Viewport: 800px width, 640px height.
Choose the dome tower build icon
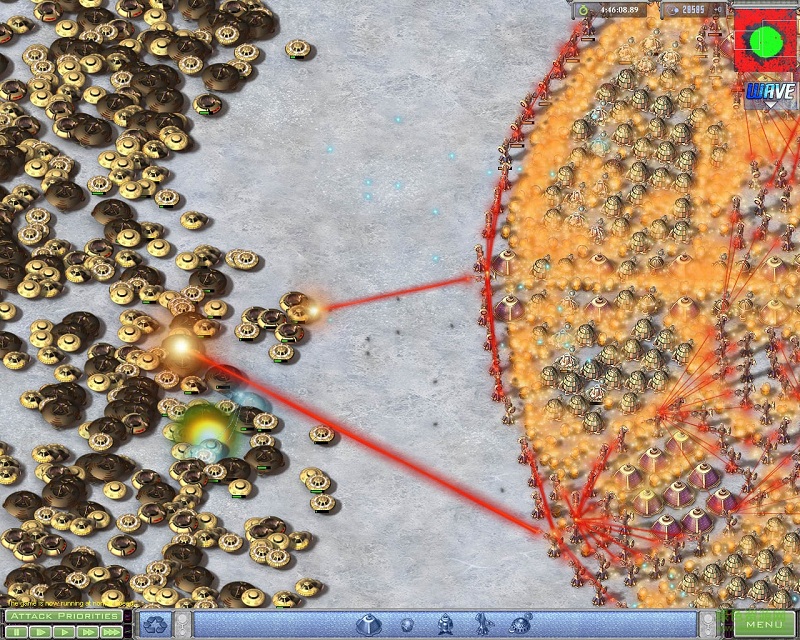[367, 625]
